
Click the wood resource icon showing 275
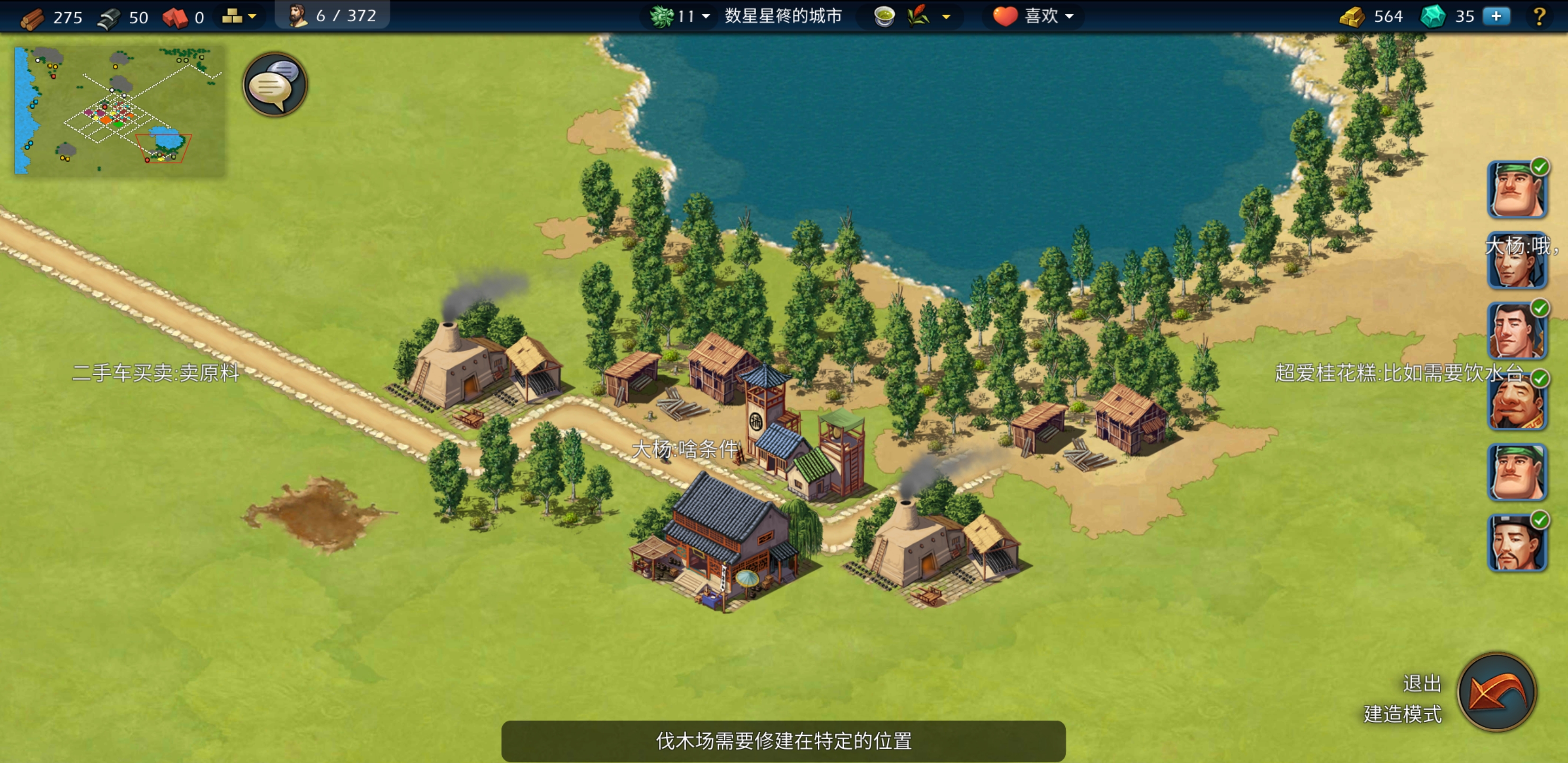[33, 16]
